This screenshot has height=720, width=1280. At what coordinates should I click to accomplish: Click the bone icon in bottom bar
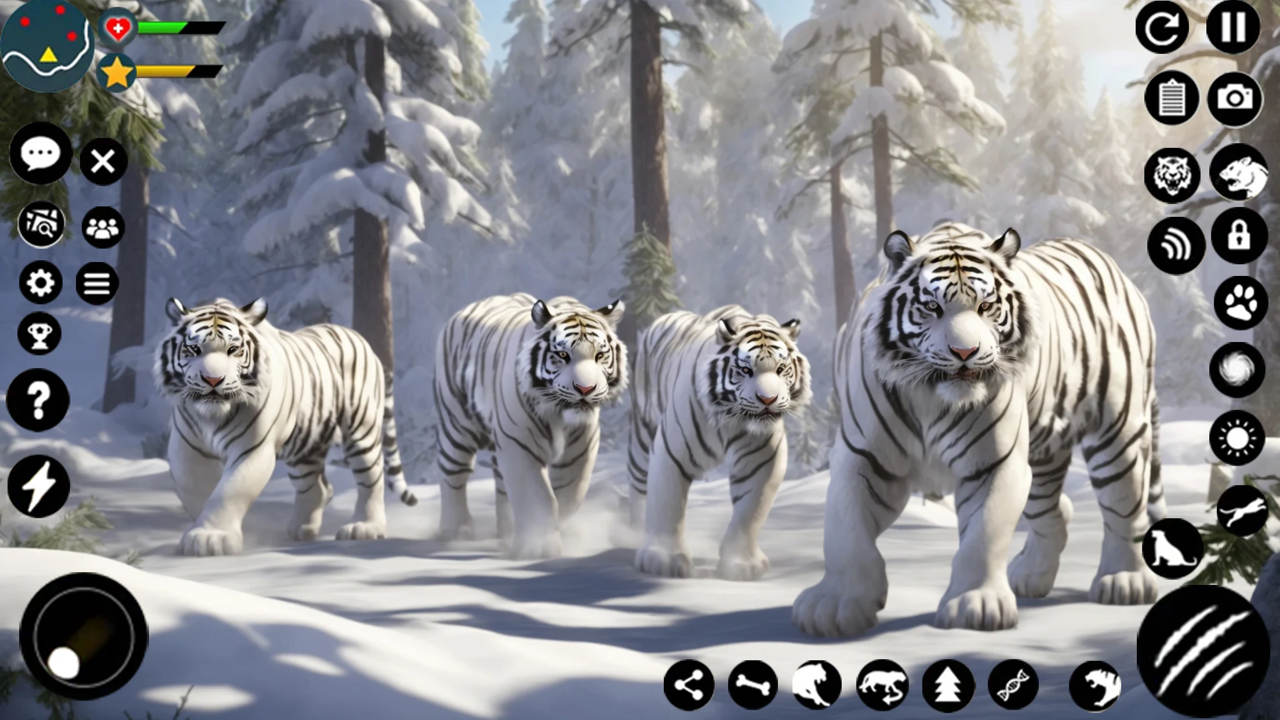(x=752, y=684)
